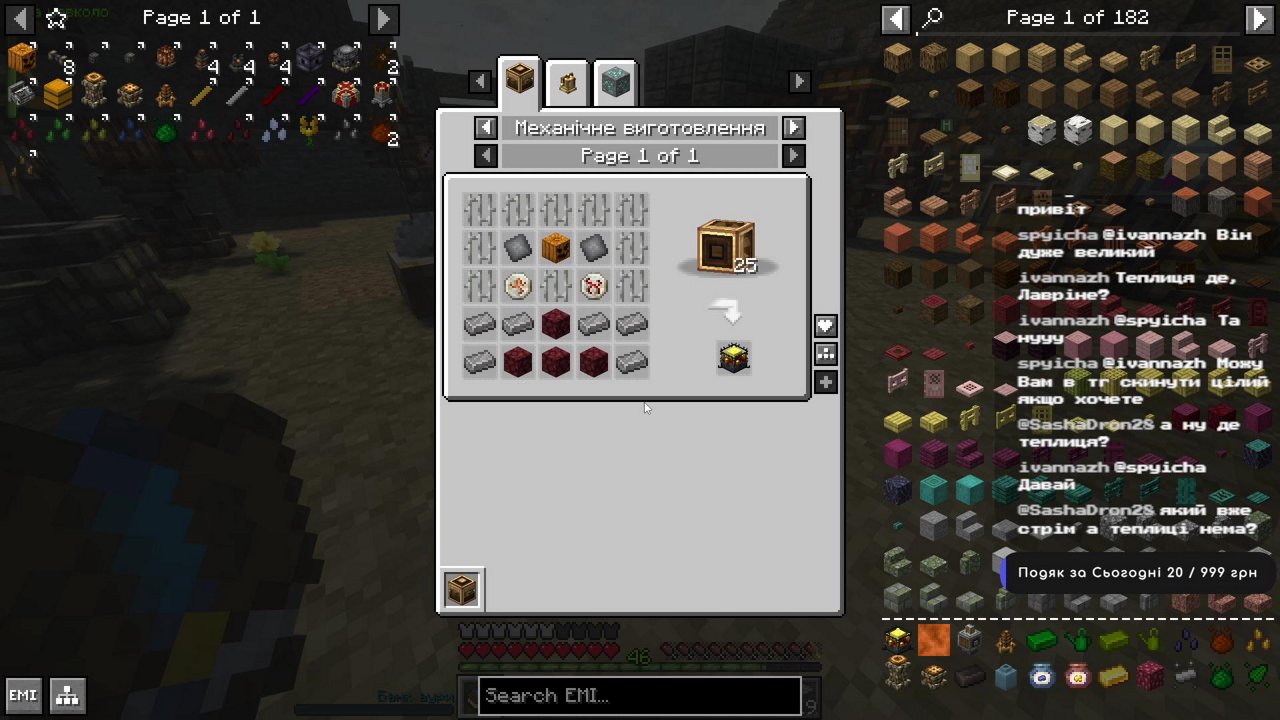1280x720 pixels.
Task: Open the recipe tree view next to EMI button
Action: [67, 695]
